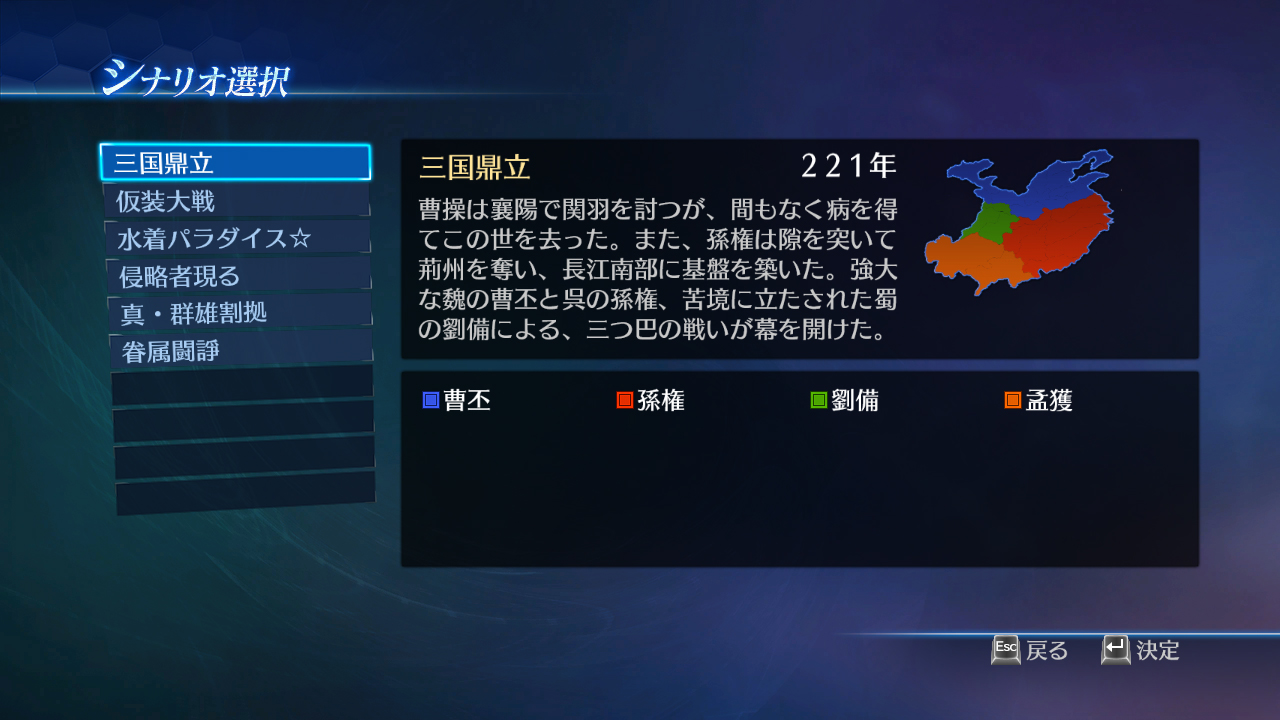This screenshot has width=1280, height=720.
Task: Click the blue faction icon beside 曹丕
Action: coord(430,399)
